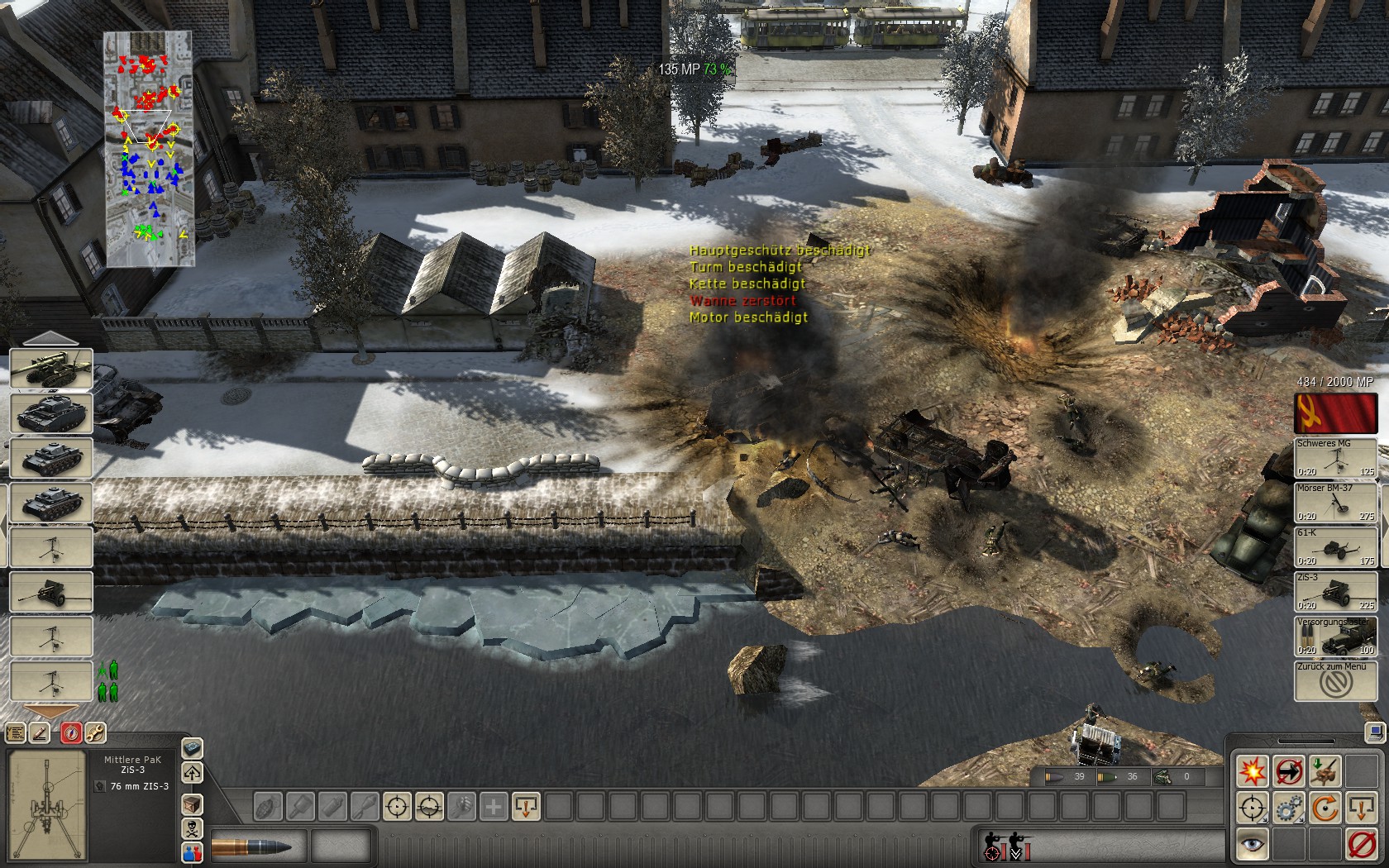The height and width of the screenshot is (868, 1389).
Task: Open the crate inventory button
Action: tap(192, 804)
